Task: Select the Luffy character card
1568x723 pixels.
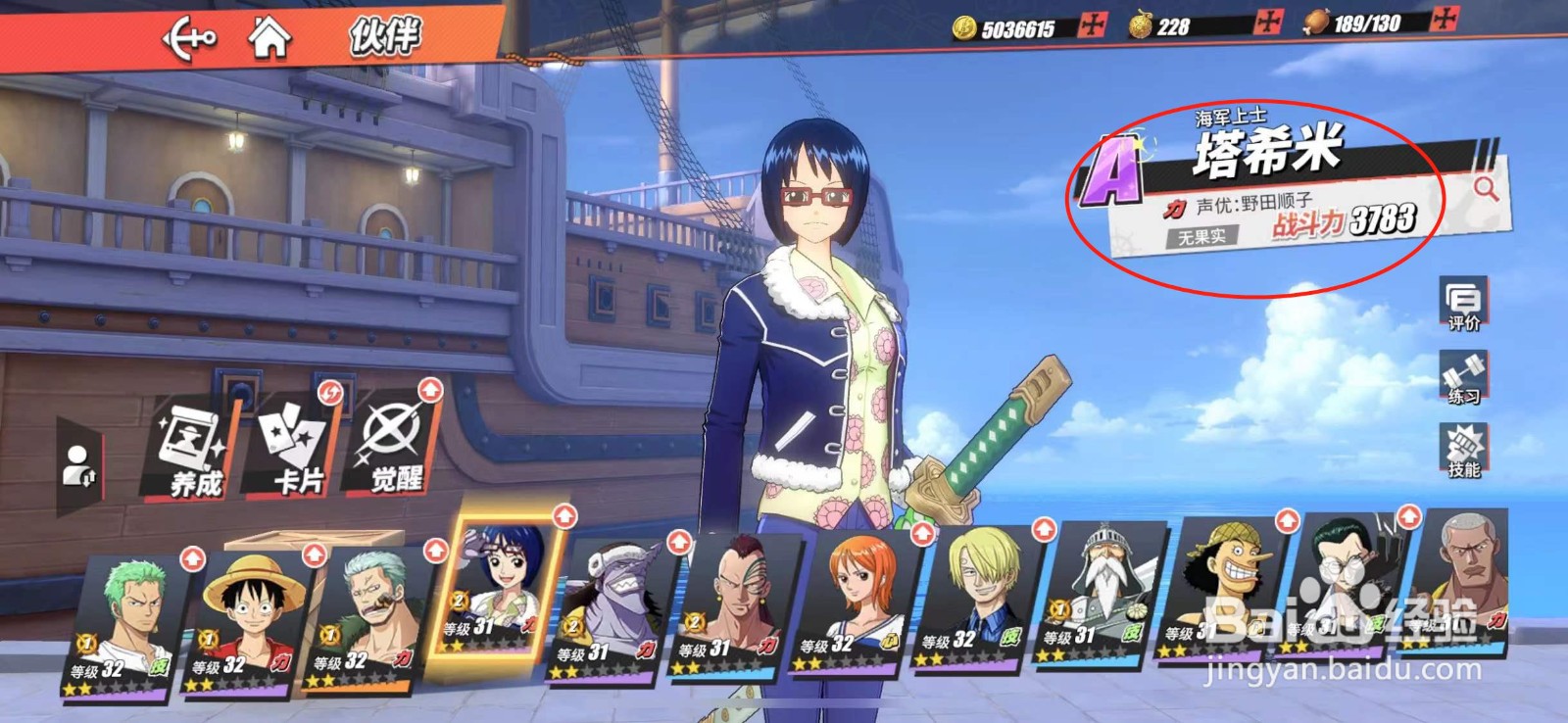Action: point(248,619)
